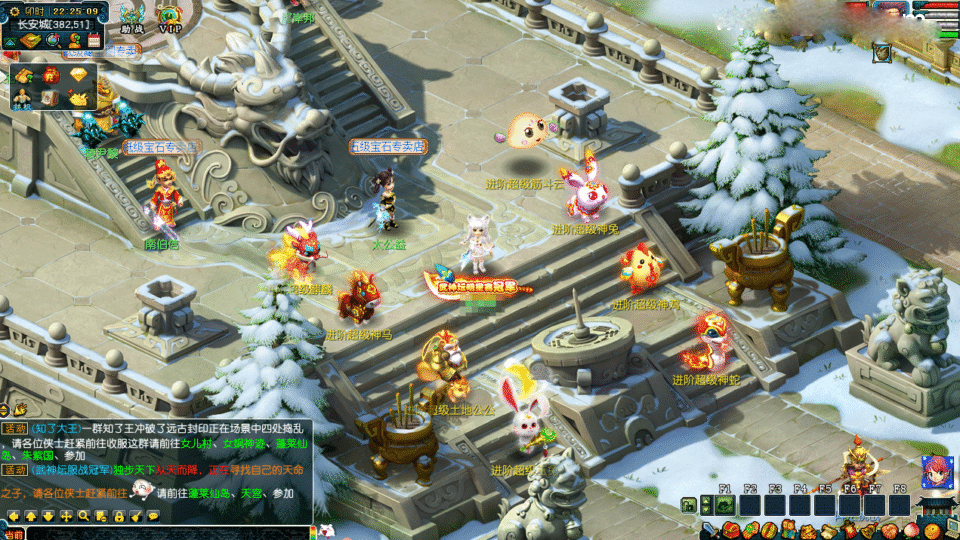Open the 助战 assist battle icon
The width and height of the screenshot is (960, 540).
click(132, 18)
